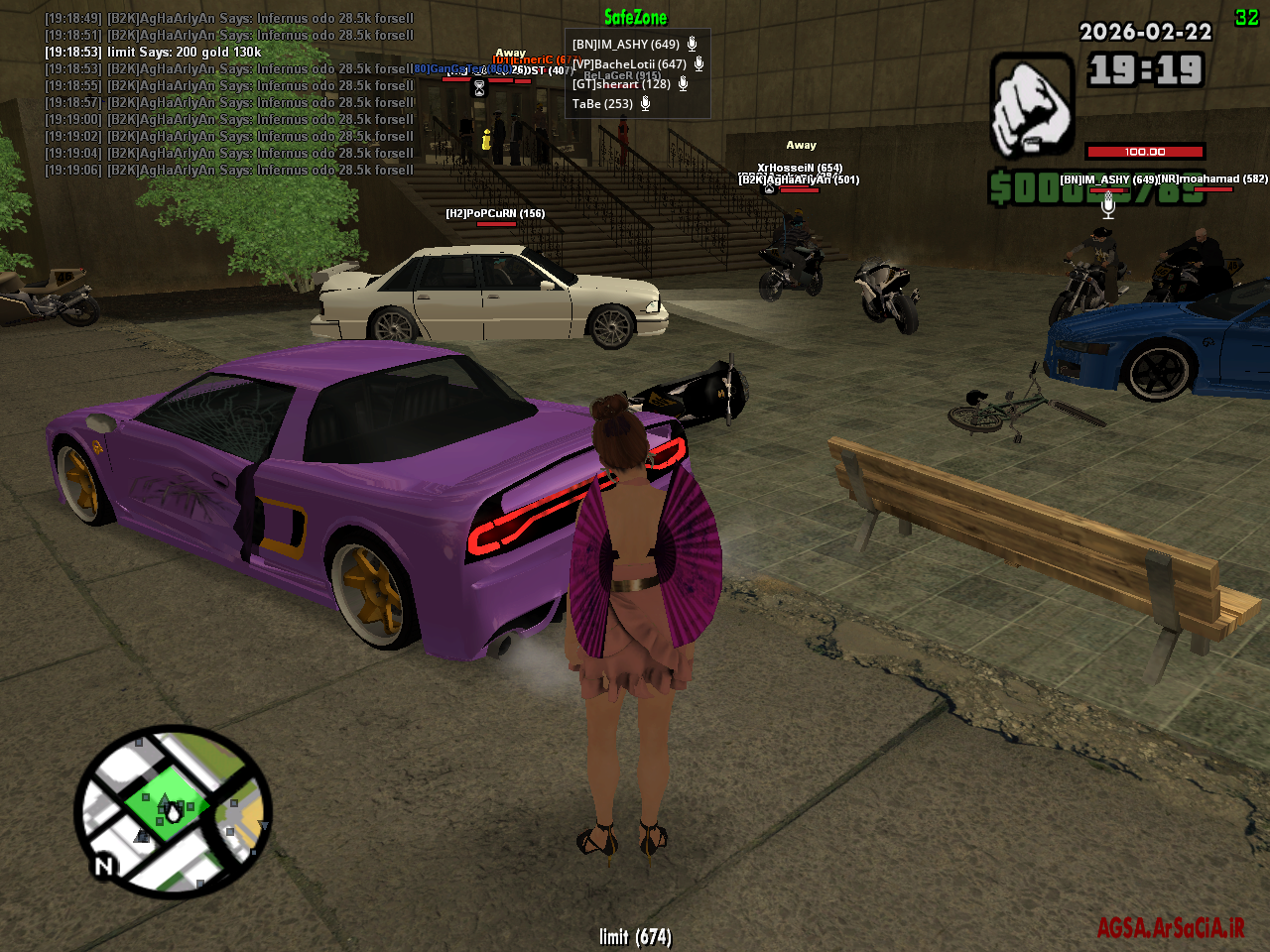Image resolution: width=1270 pixels, height=952 pixels.
Task: Toggle the green FPS counter 32
Action: [1248, 16]
